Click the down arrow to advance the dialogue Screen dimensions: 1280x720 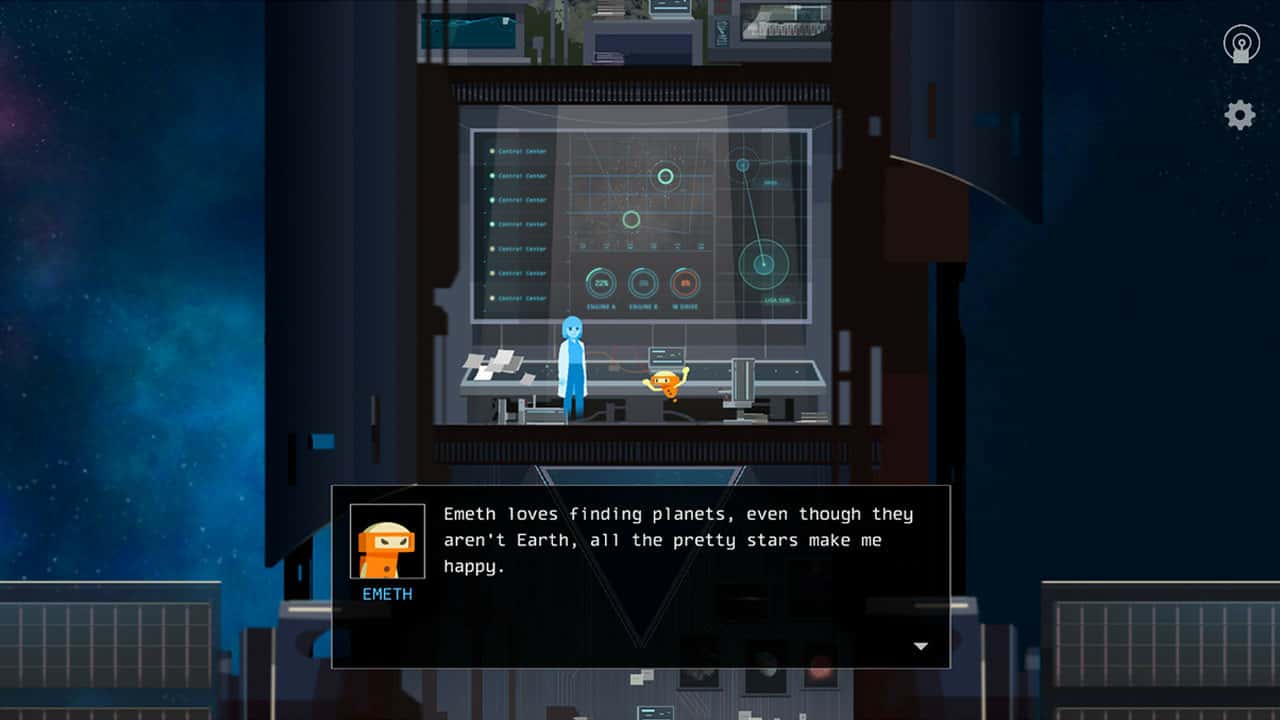920,646
